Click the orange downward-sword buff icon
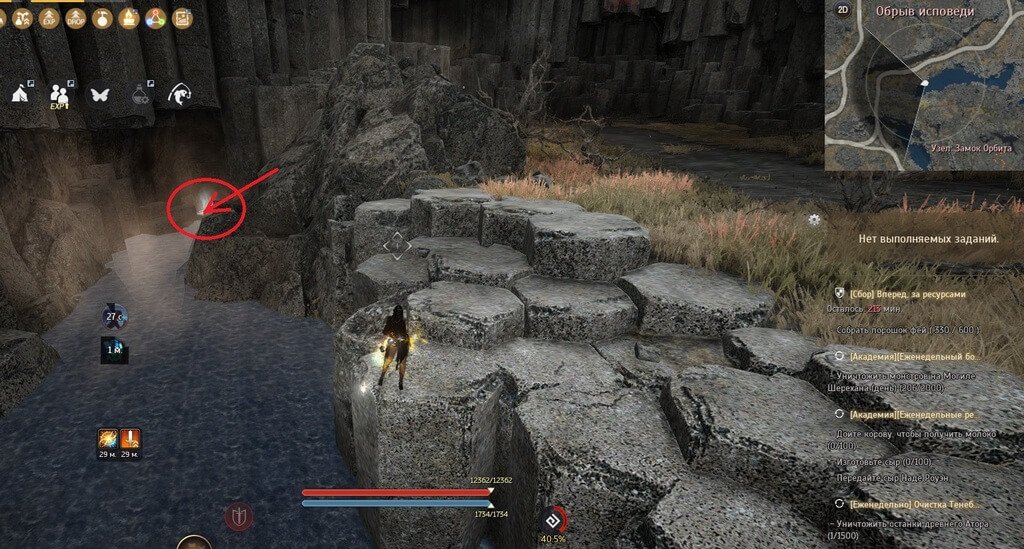1024x549 pixels. [131, 439]
